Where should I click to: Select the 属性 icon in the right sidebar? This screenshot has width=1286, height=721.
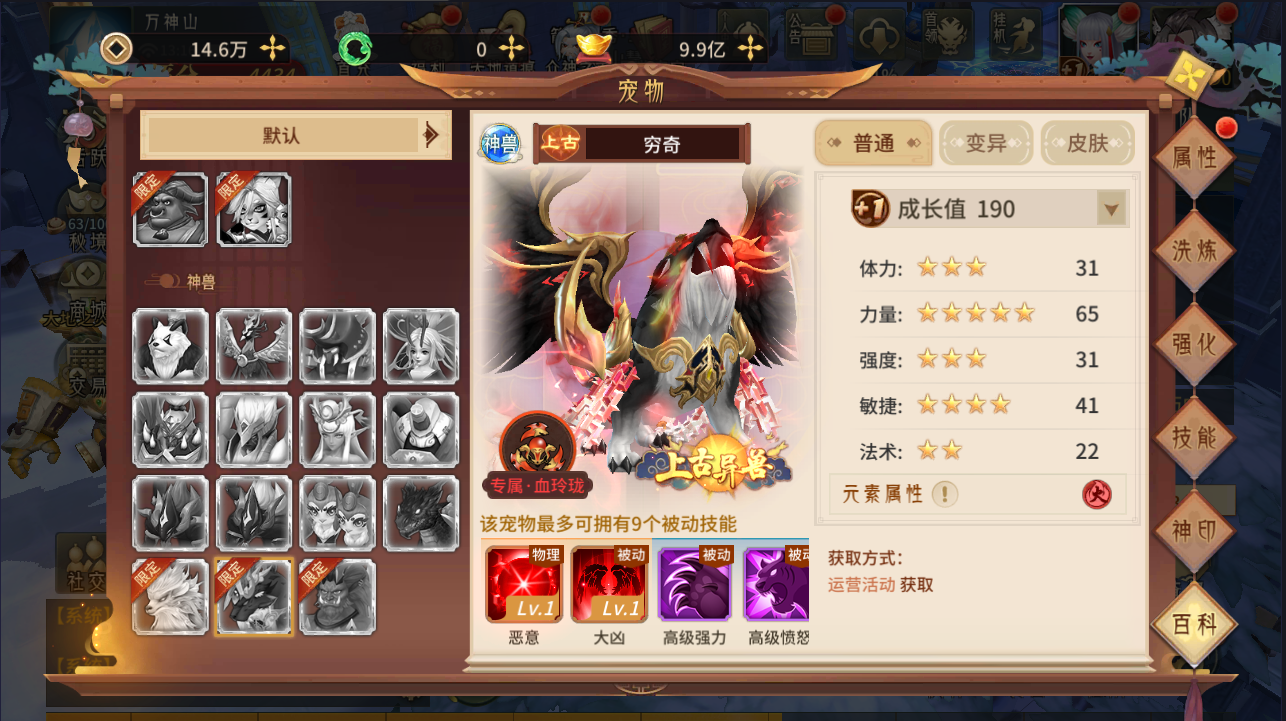click(1194, 155)
